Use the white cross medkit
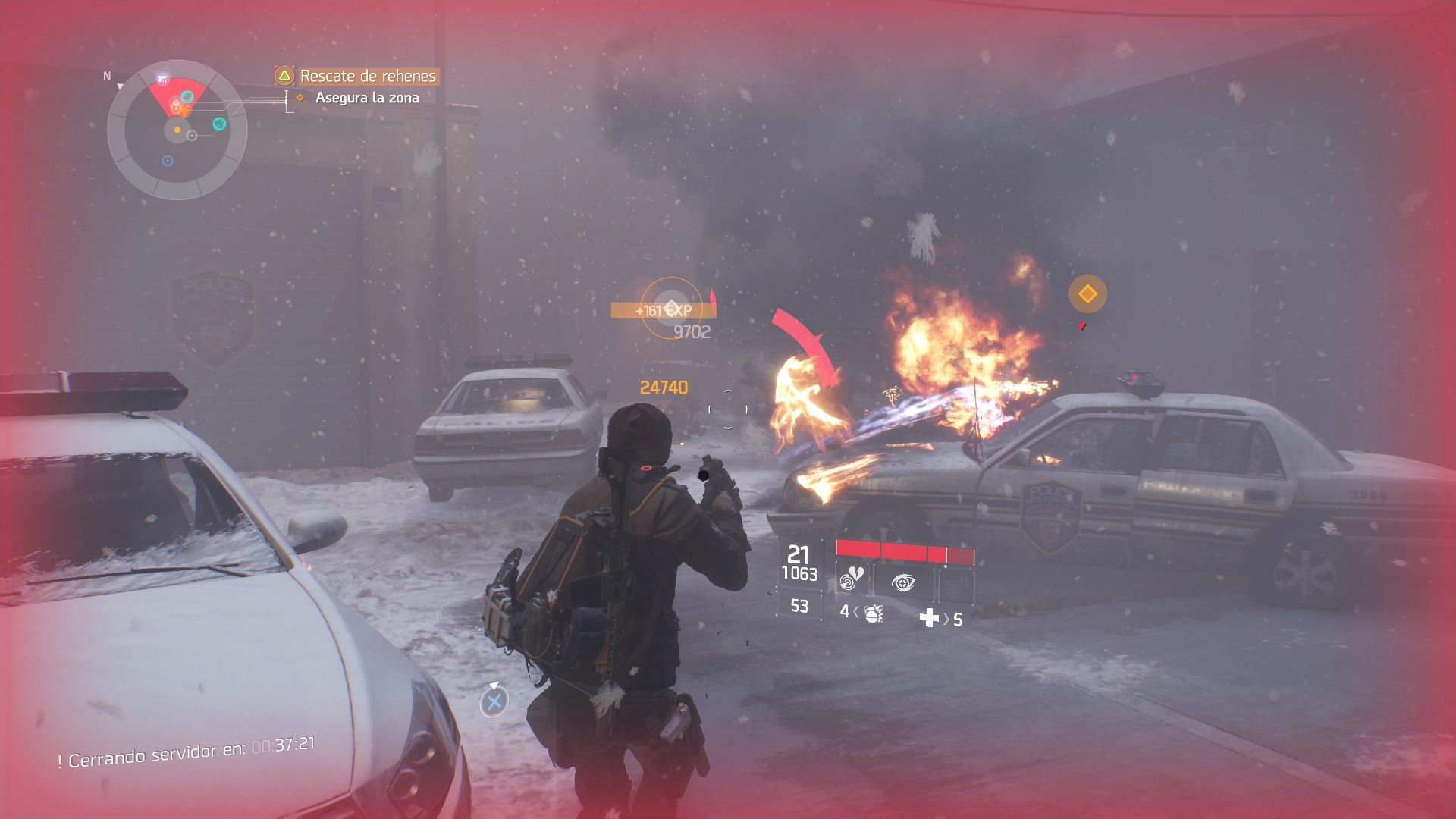 click(x=929, y=618)
